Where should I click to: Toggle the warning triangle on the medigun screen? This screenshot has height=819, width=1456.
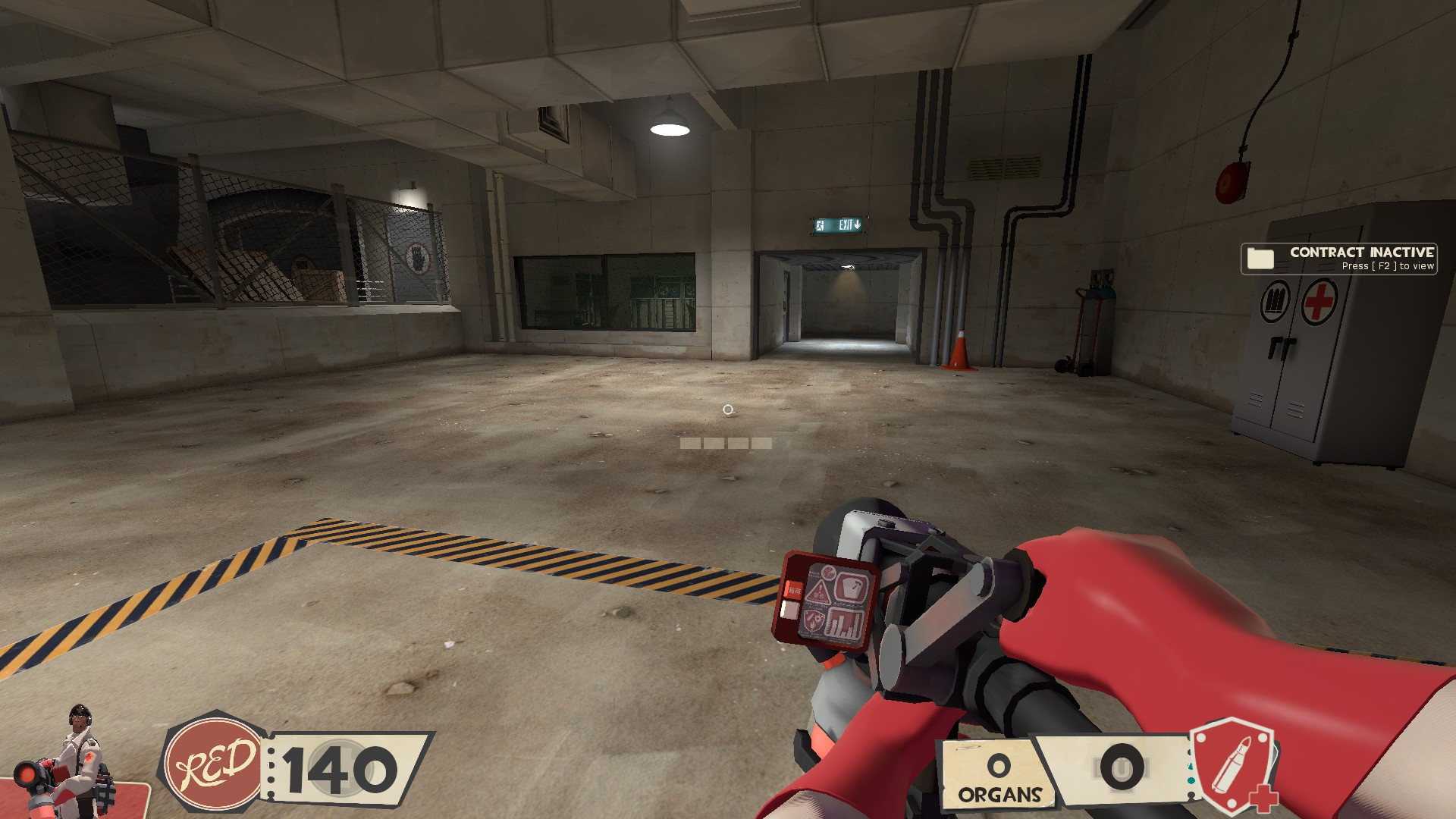coord(820,591)
